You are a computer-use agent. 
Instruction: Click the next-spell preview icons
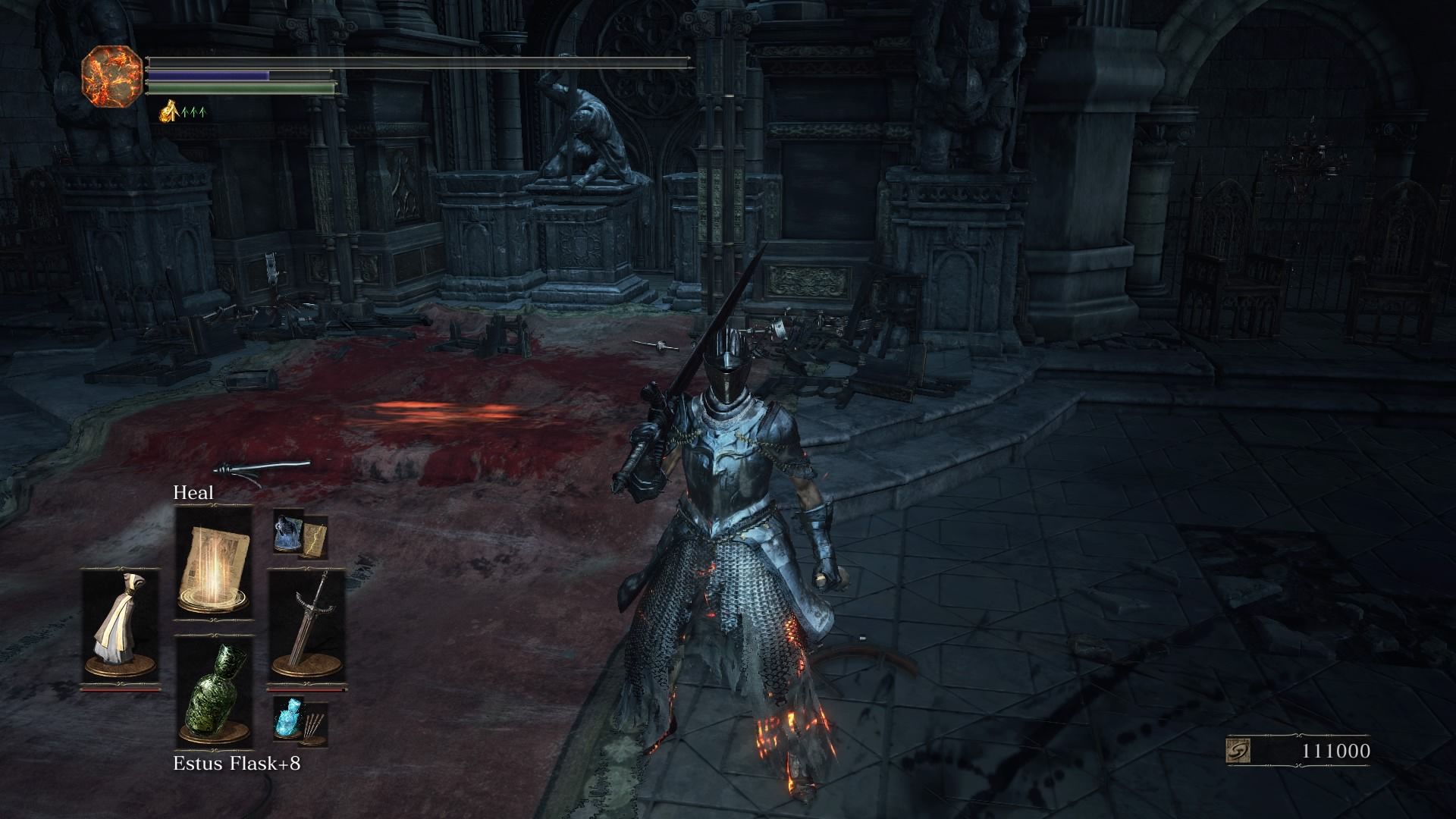click(x=300, y=534)
